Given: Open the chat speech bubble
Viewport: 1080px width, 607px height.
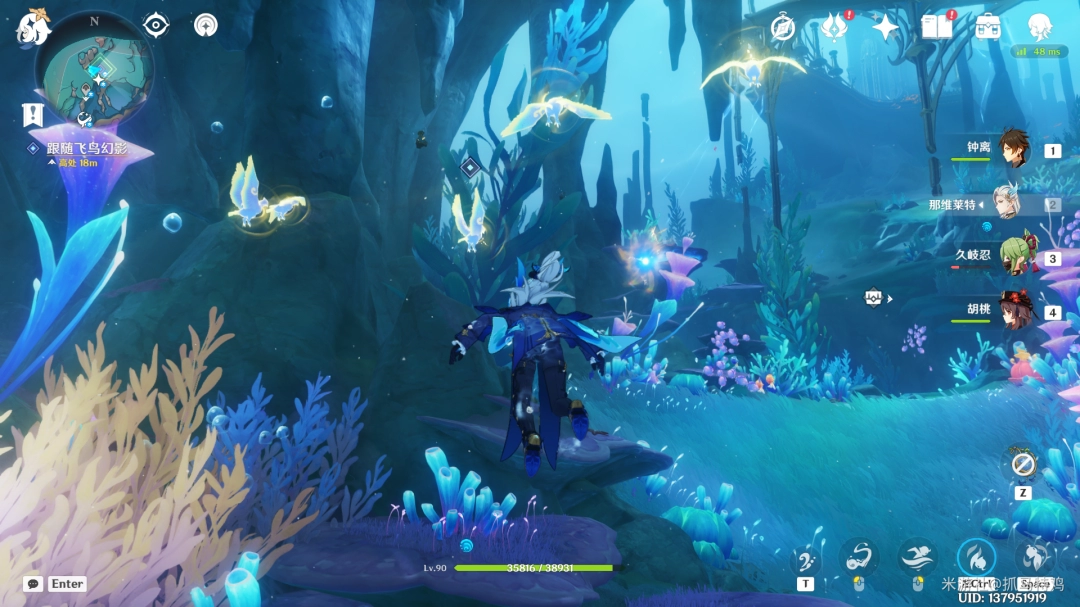Looking at the screenshot, I should point(33,584).
